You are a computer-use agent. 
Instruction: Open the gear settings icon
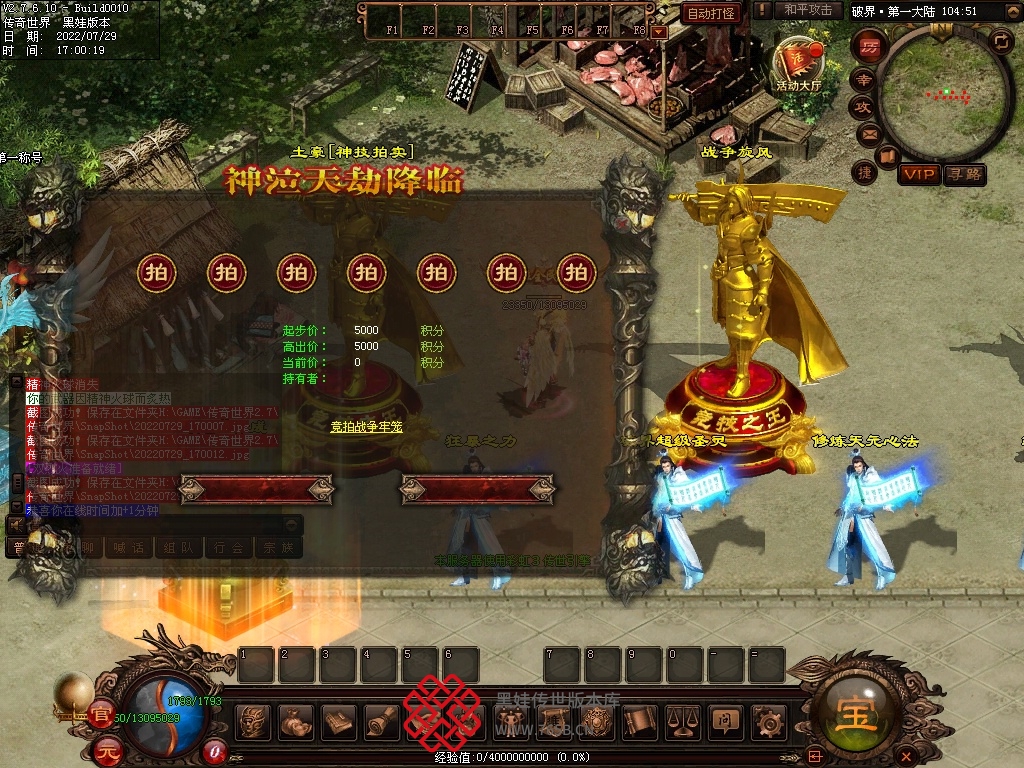coord(768,722)
